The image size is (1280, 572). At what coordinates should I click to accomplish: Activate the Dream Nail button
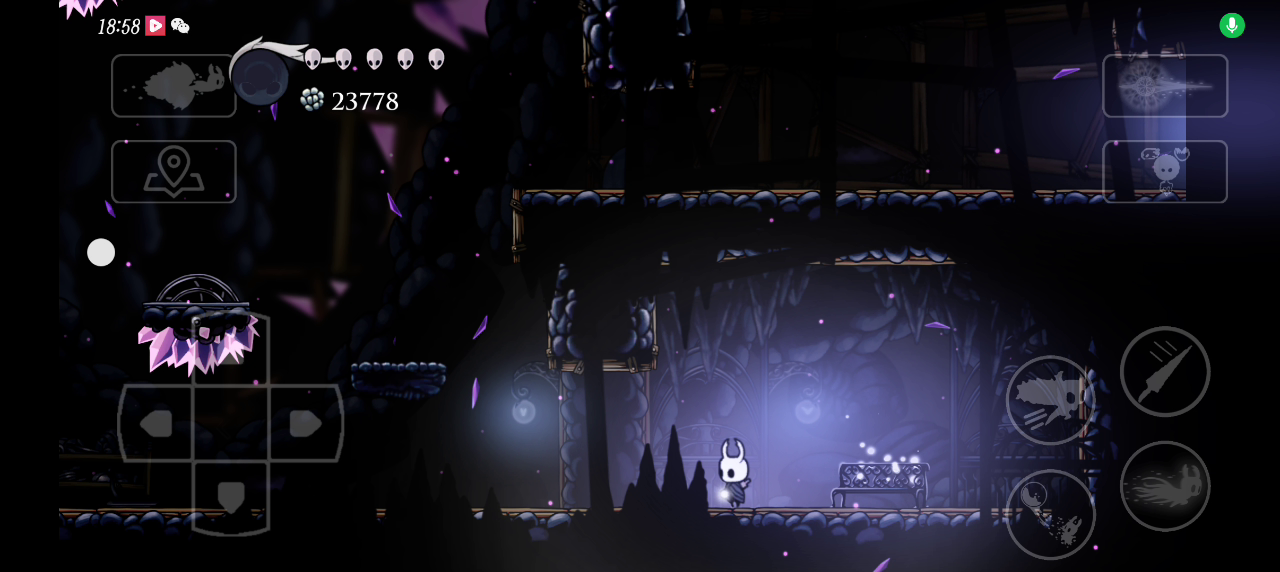[x=1165, y=86]
